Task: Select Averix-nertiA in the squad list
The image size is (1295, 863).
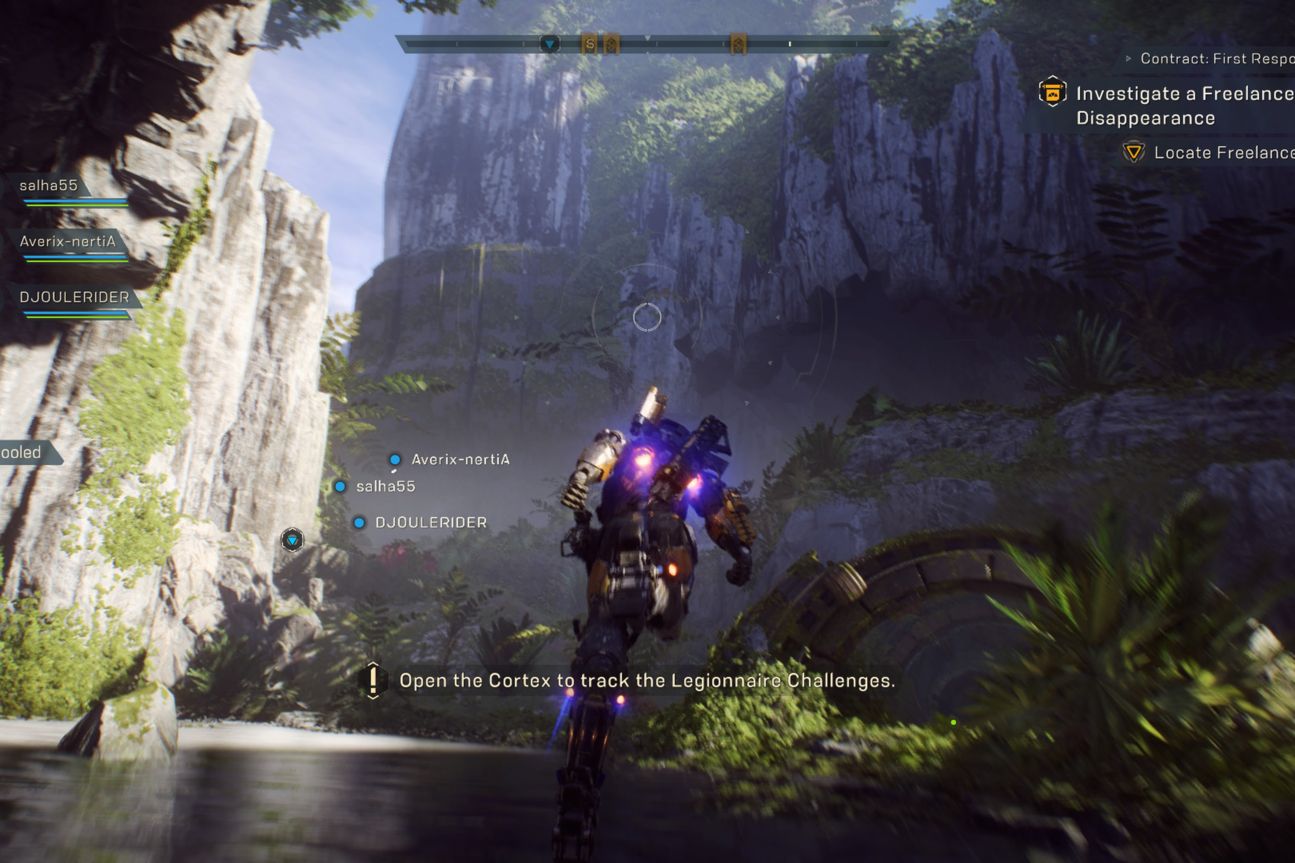Action: click(x=67, y=241)
